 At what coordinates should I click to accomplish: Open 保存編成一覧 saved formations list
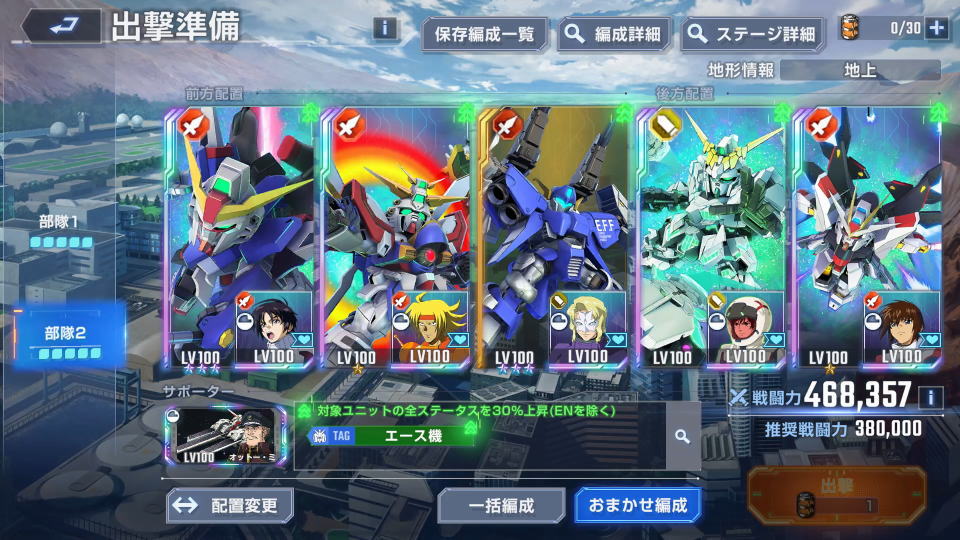485,34
